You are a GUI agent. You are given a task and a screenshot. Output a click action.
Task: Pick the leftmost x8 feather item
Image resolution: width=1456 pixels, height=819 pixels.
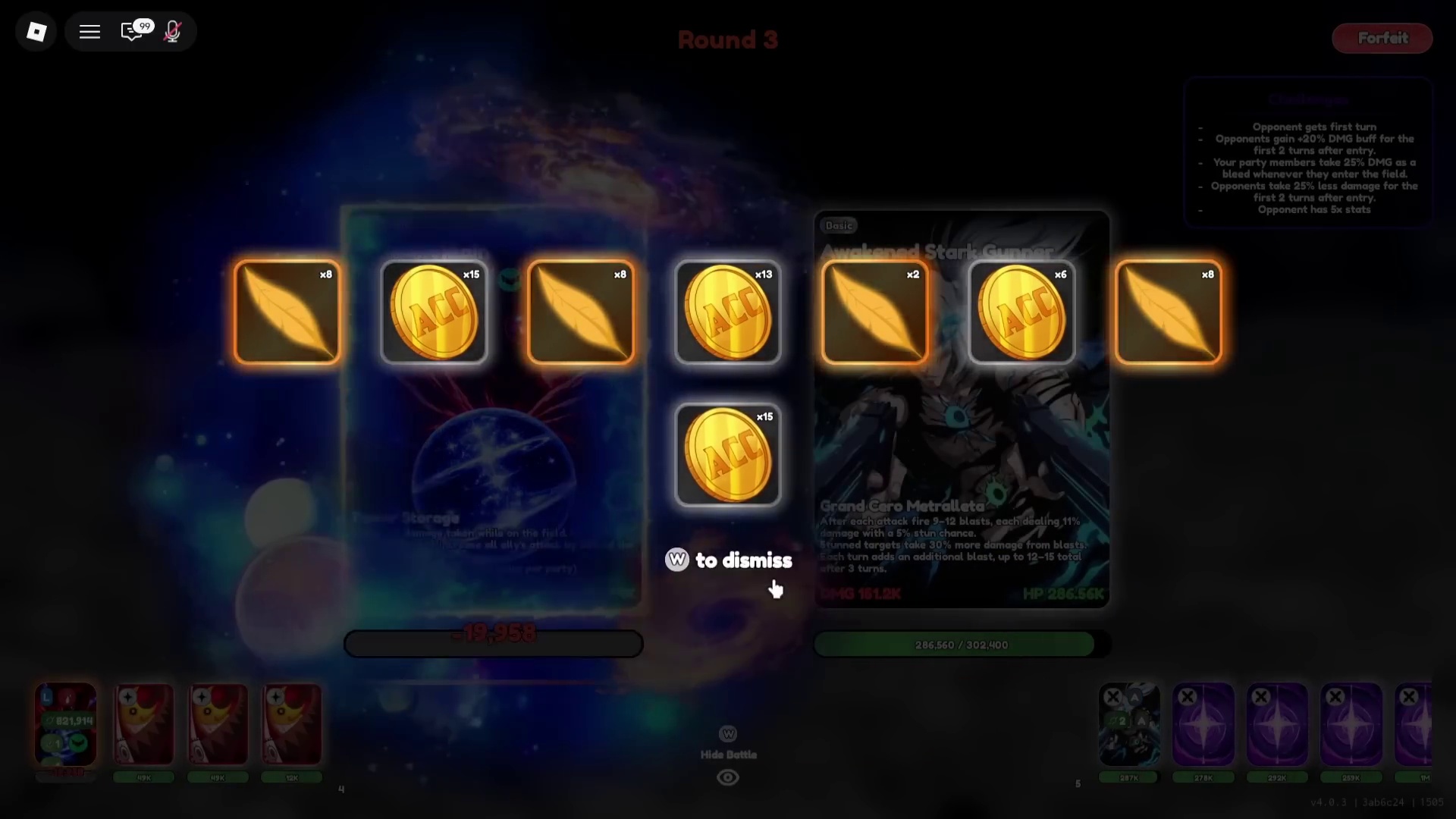coord(287,312)
